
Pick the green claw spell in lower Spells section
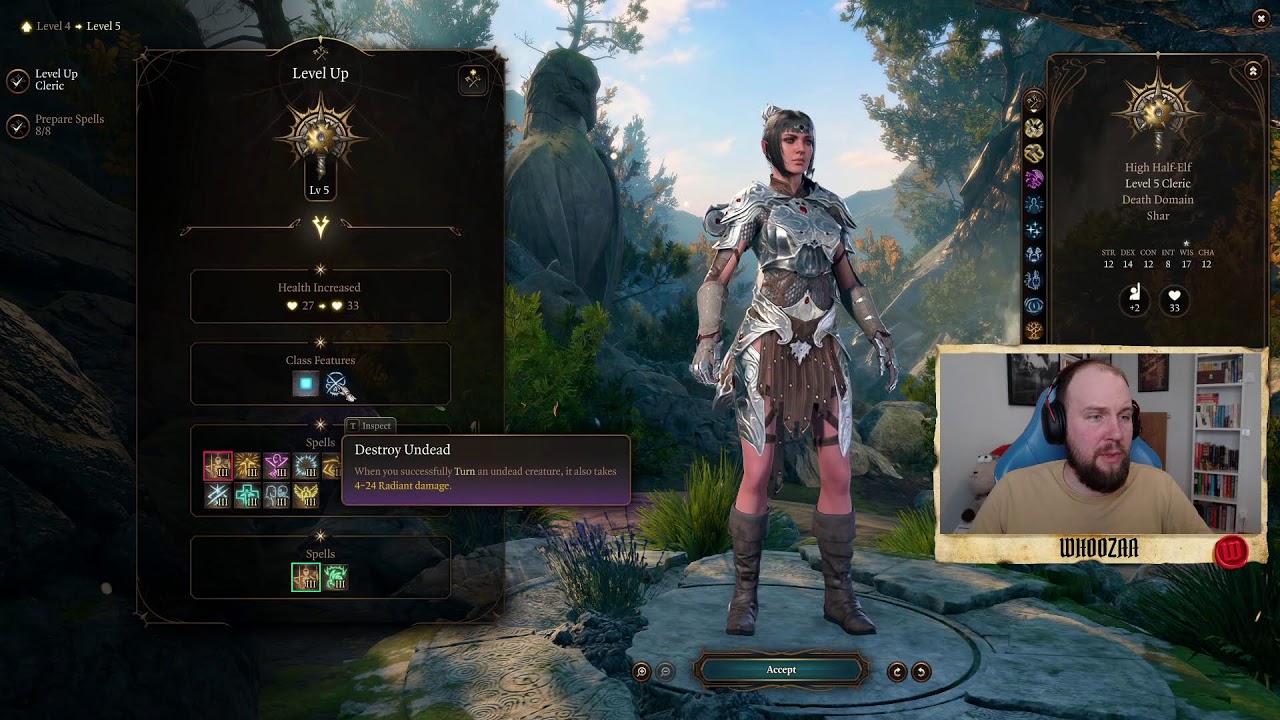[x=336, y=577]
